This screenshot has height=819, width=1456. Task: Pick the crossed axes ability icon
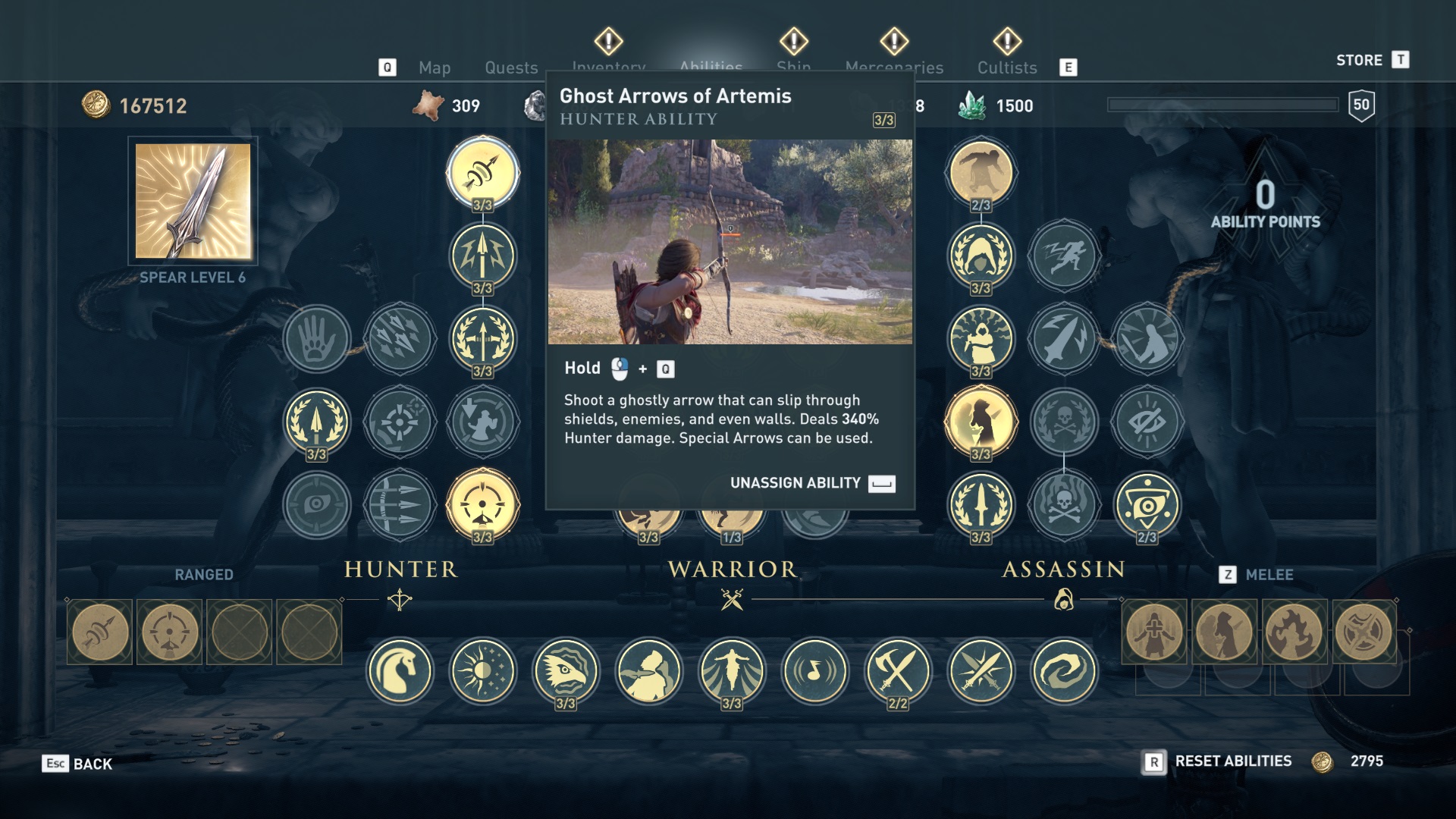point(898,671)
